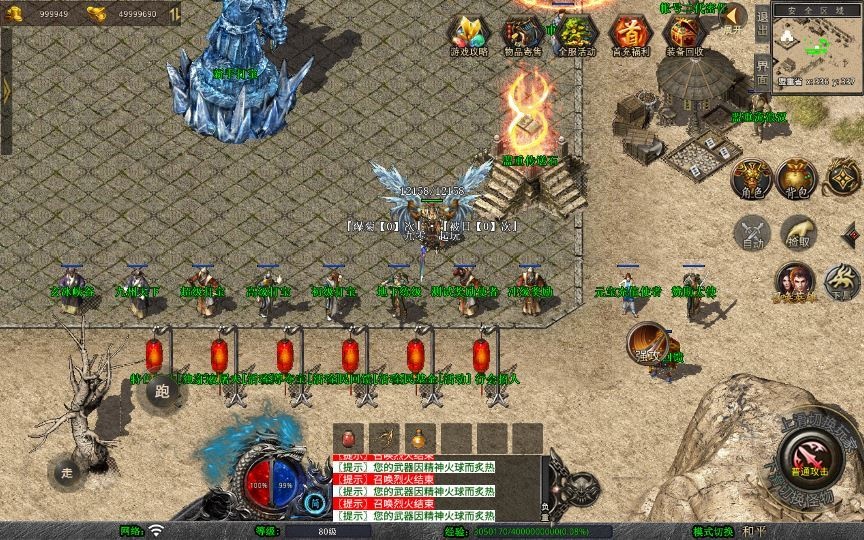Screen dimensions: 864x540
Task: Click the 退出 exit button
Action: (762, 20)
